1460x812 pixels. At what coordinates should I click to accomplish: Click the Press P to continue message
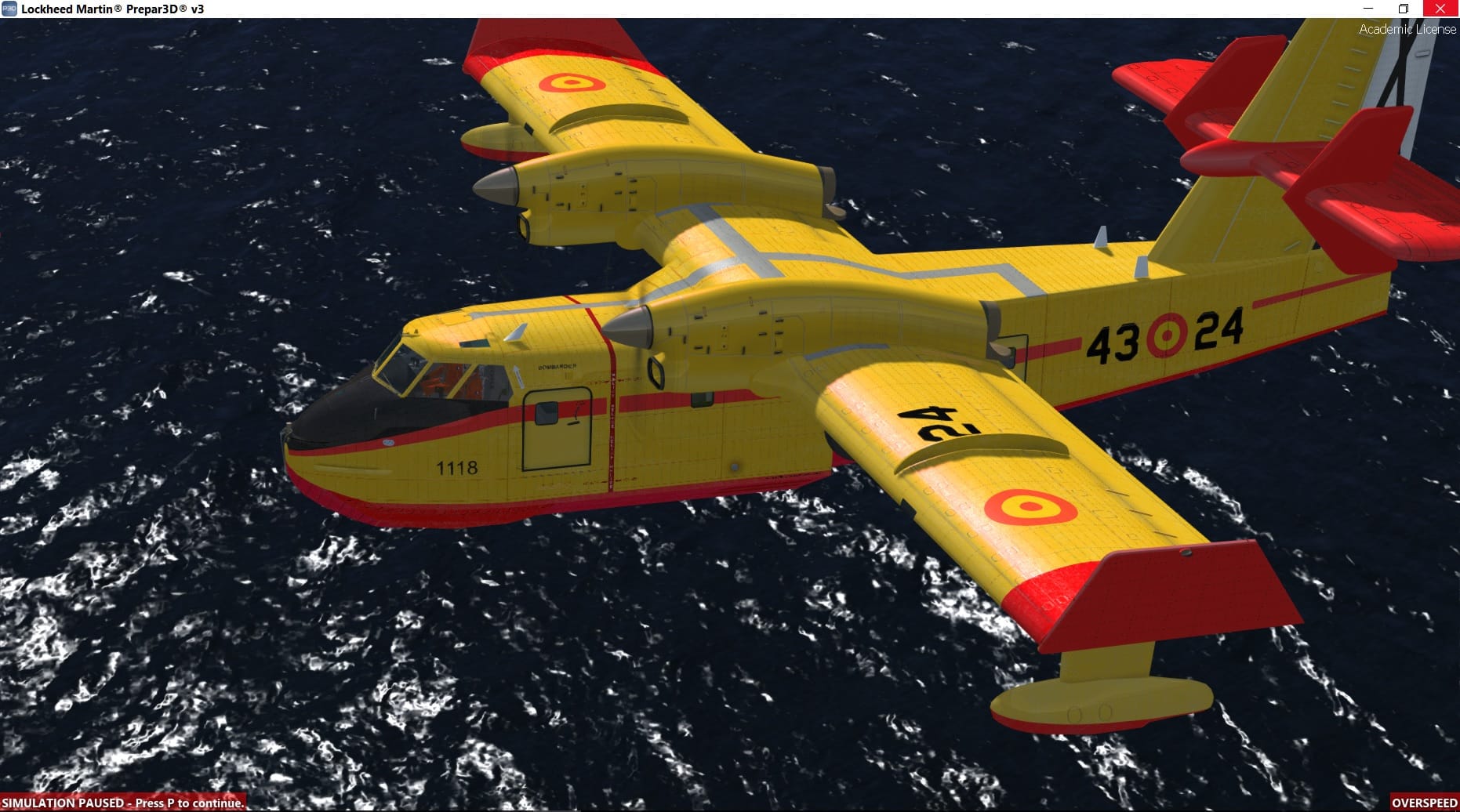point(188,803)
